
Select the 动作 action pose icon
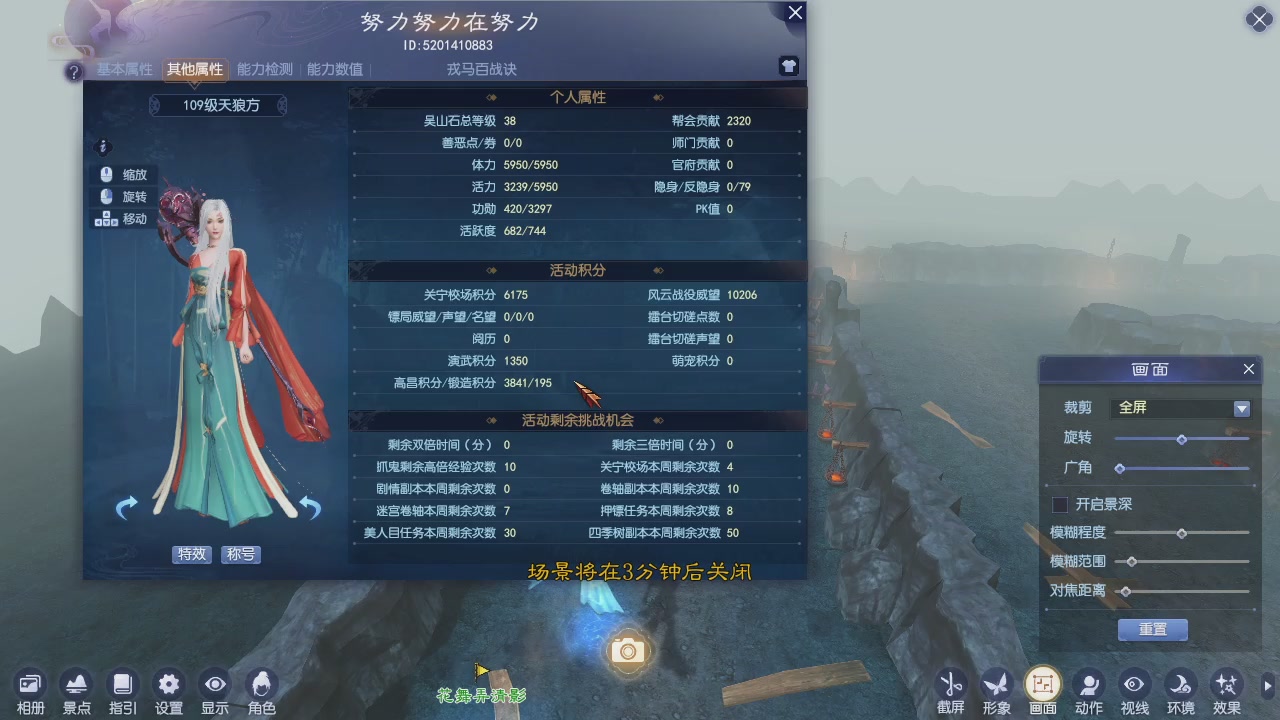(1088, 684)
